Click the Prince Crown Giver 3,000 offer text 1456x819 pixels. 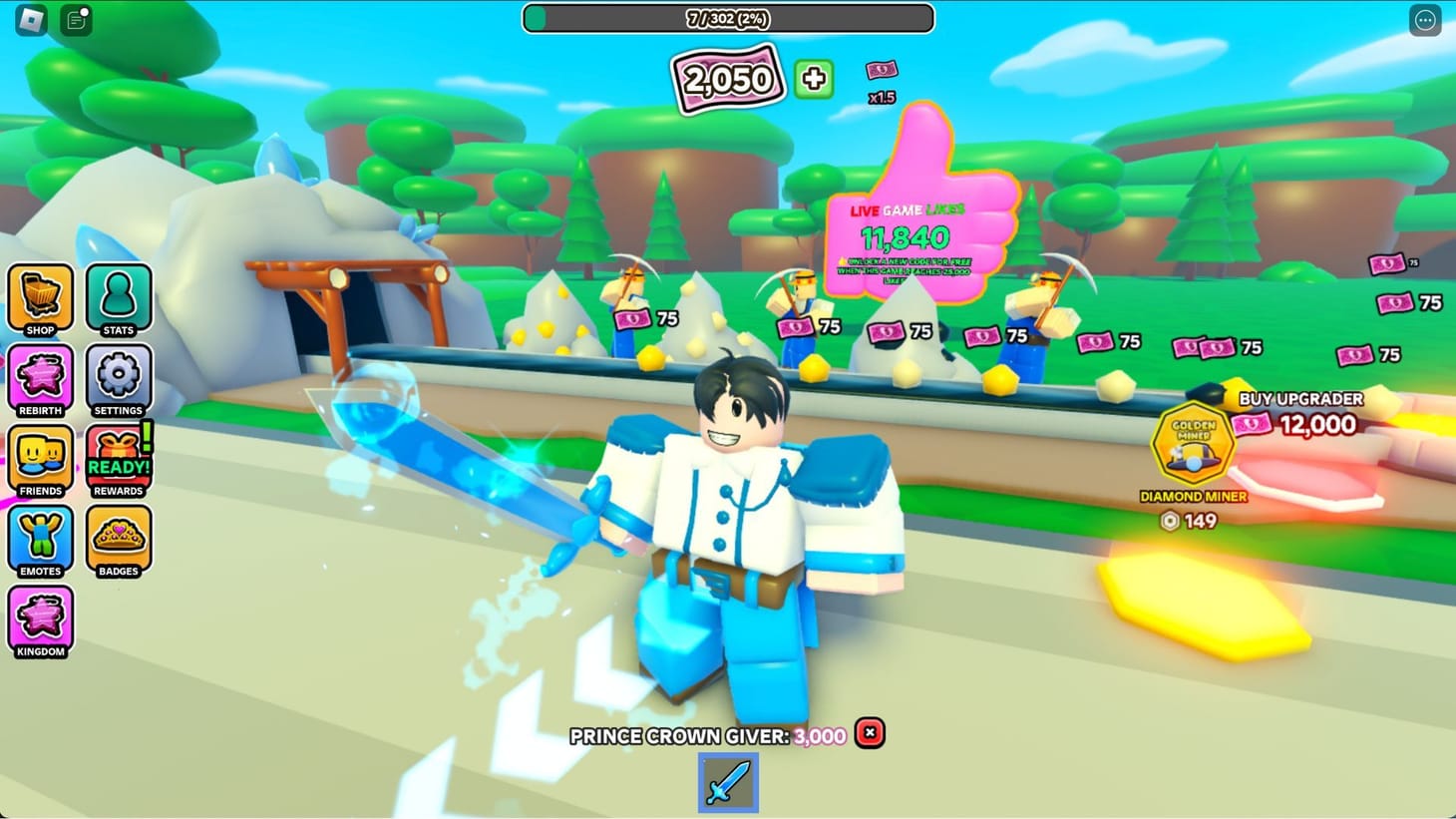708,735
